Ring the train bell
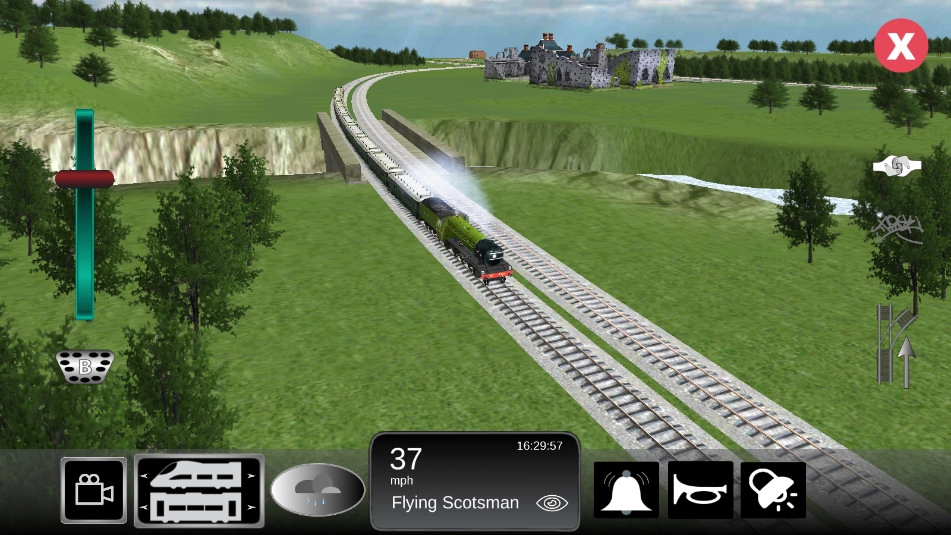The height and width of the screenshot is (535, 951). [627, 490]
